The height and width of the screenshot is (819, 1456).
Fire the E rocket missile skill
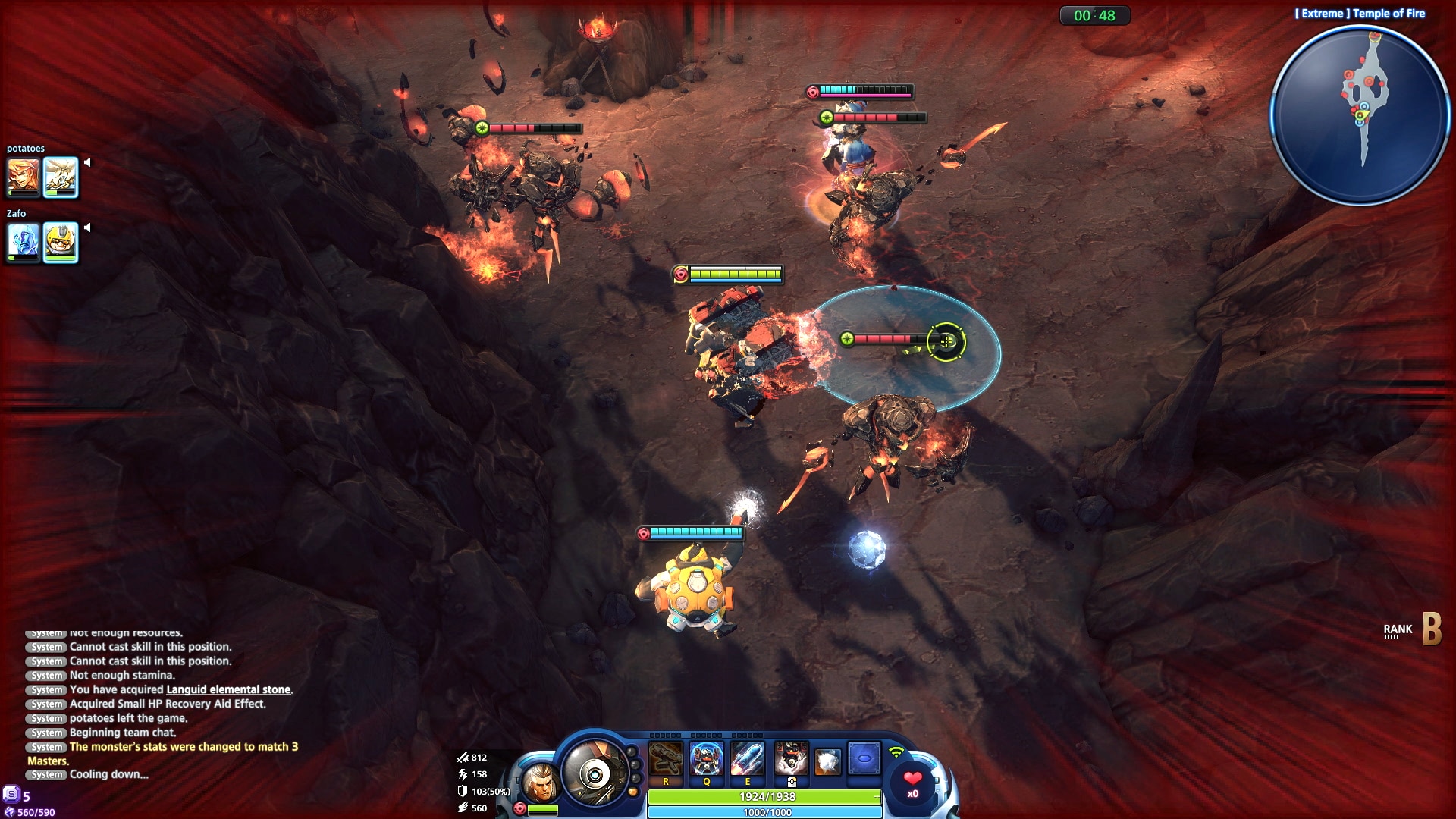(747, 759)
